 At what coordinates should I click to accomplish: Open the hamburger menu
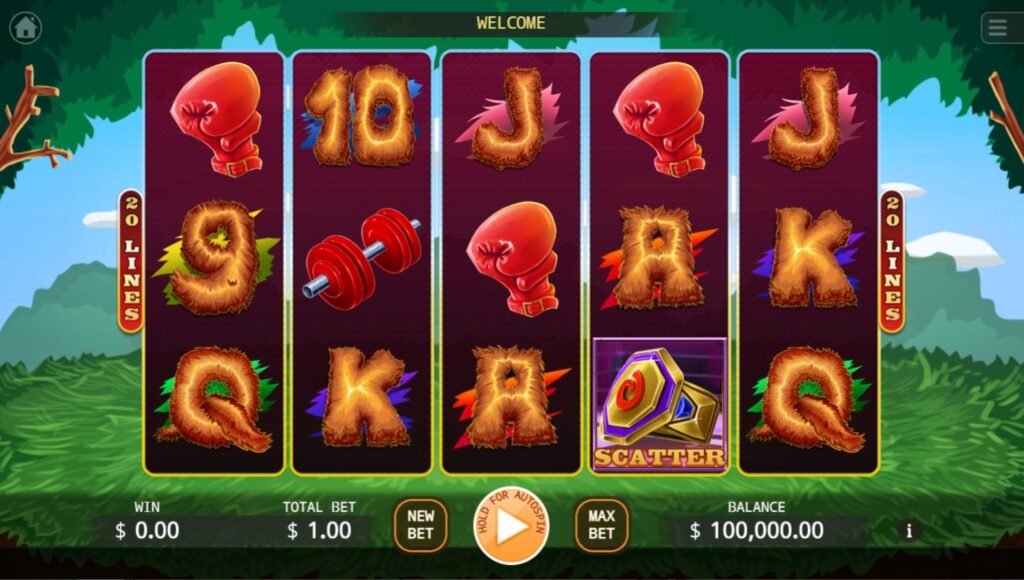(x=998, y=28)
